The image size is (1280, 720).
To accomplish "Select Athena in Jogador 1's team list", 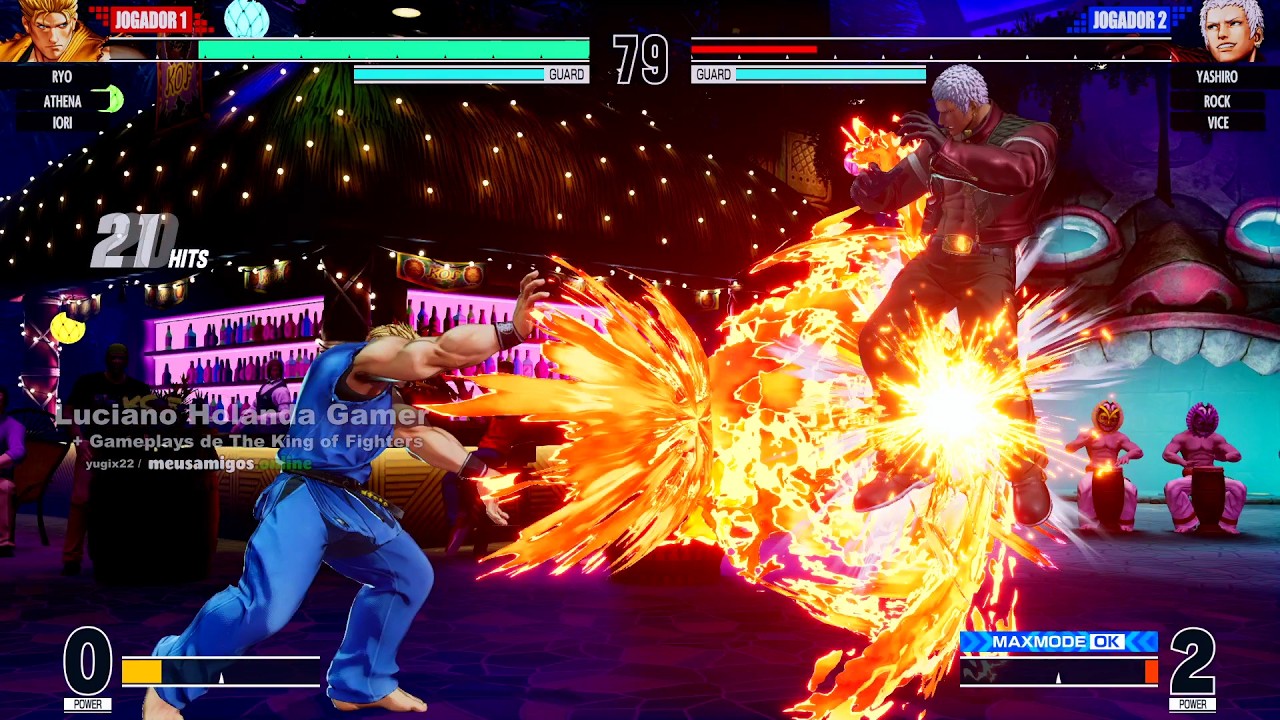I will coord(62,101).
